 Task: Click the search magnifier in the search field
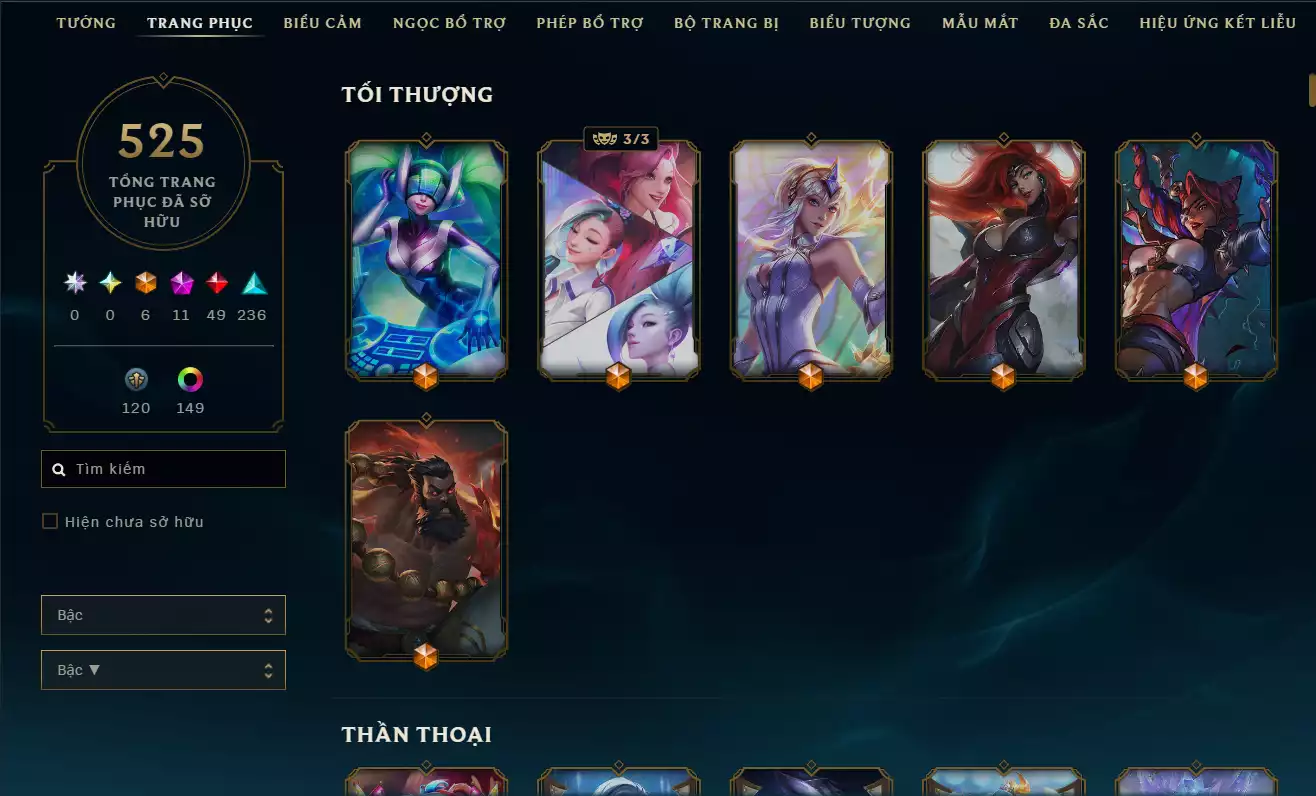[57, 469]
